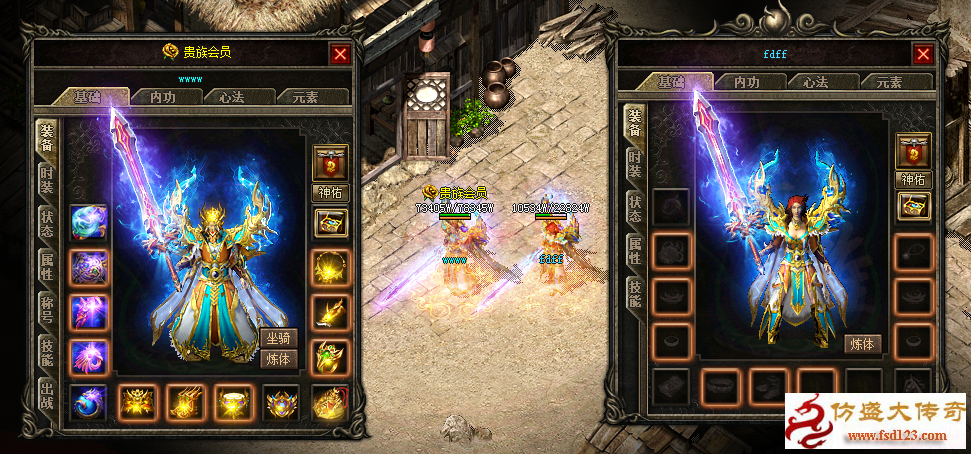Image resolution: width=971 pixels, height=454 pixels.
Task: Open 心法 tab in 贵族会员 panel
Action: click(230, 97)
